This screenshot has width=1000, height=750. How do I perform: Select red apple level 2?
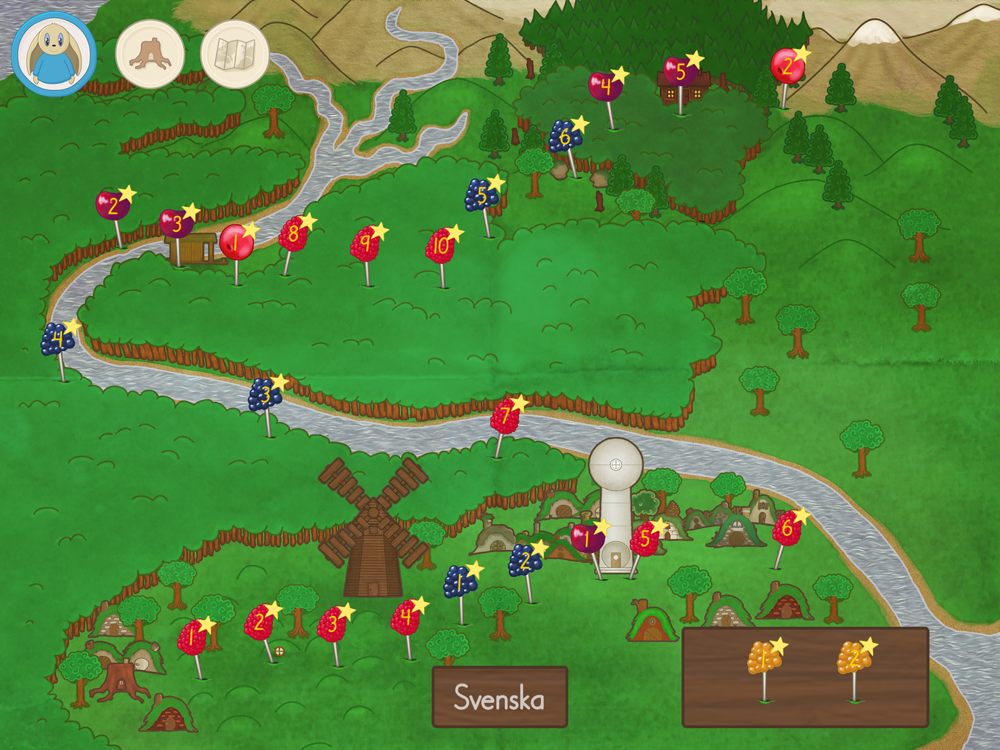pos(786,67)
